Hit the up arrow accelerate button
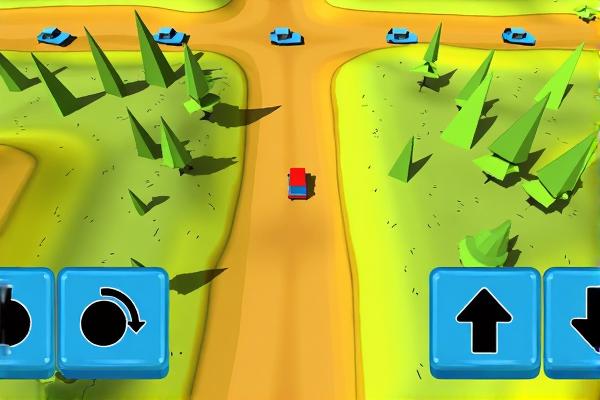 pyautogui.click(x=484, y=321)
